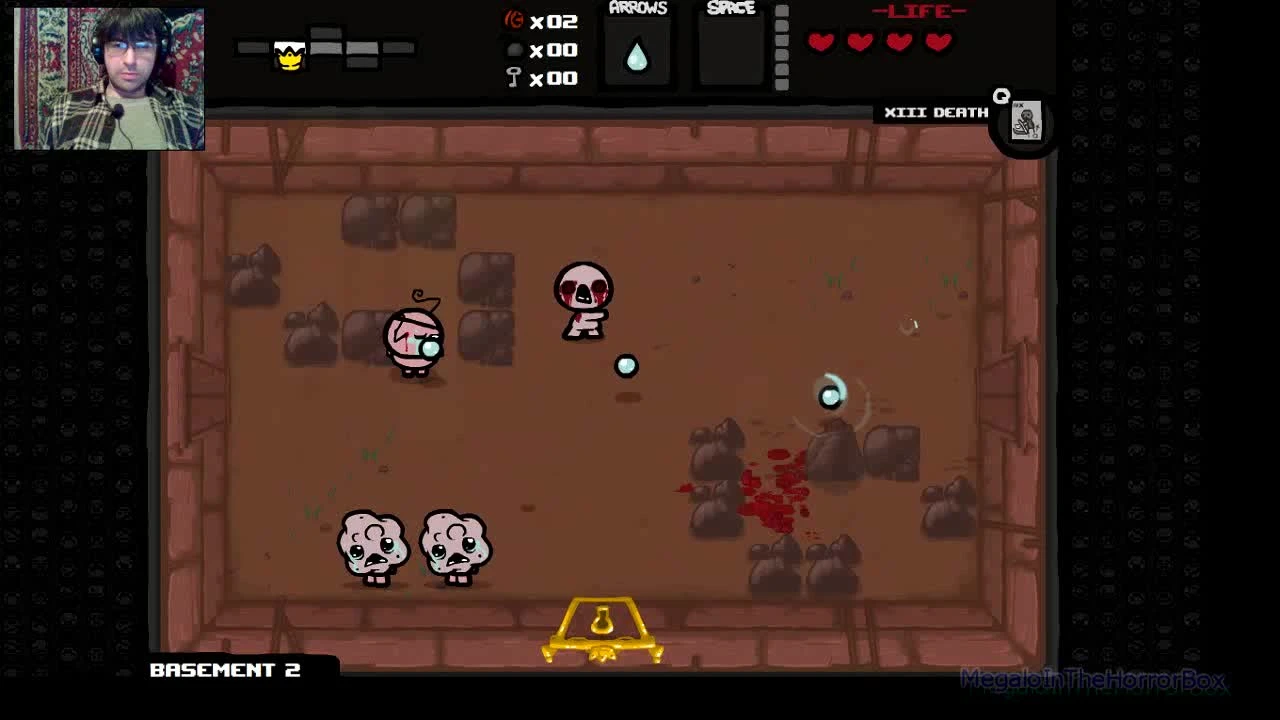Click the bomb counter icon showing x02
The image size is (1280, 720).
click(513, 18)
